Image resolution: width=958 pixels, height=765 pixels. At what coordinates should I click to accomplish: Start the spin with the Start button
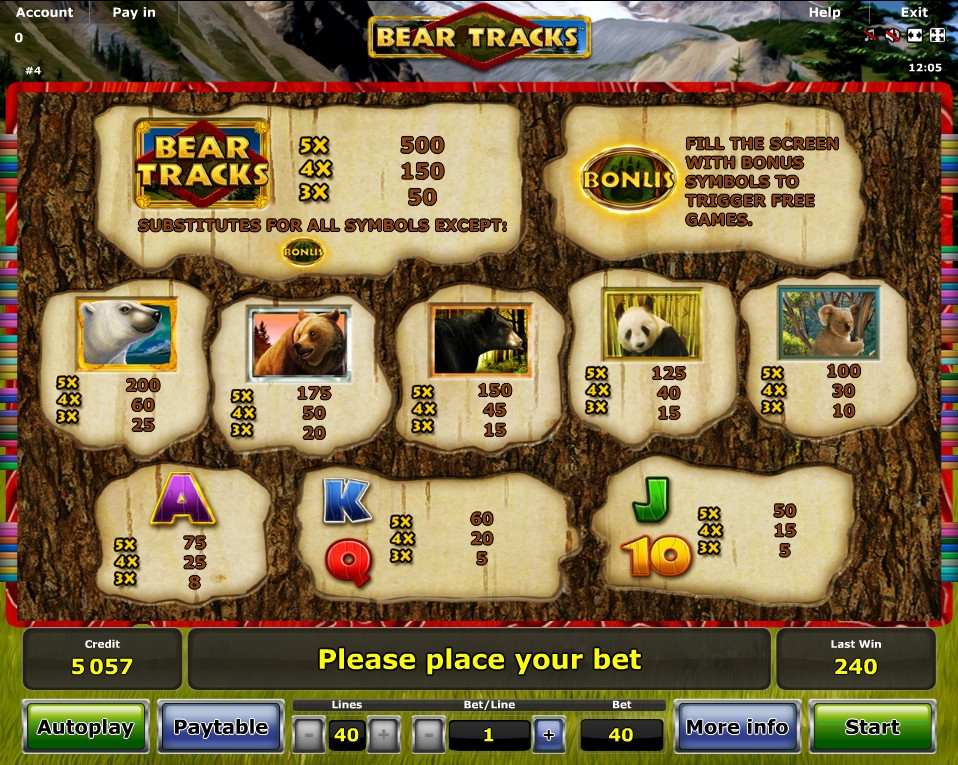[x=872, y=727]
